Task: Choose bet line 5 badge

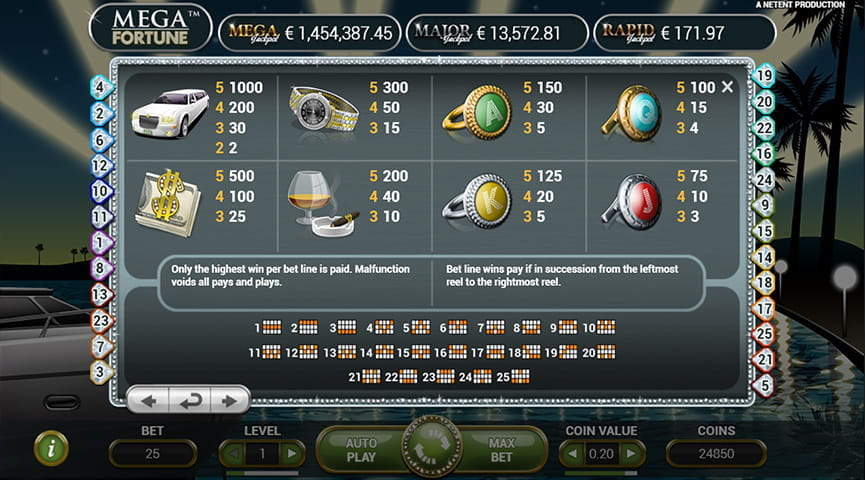Action: tap(764, 384)
